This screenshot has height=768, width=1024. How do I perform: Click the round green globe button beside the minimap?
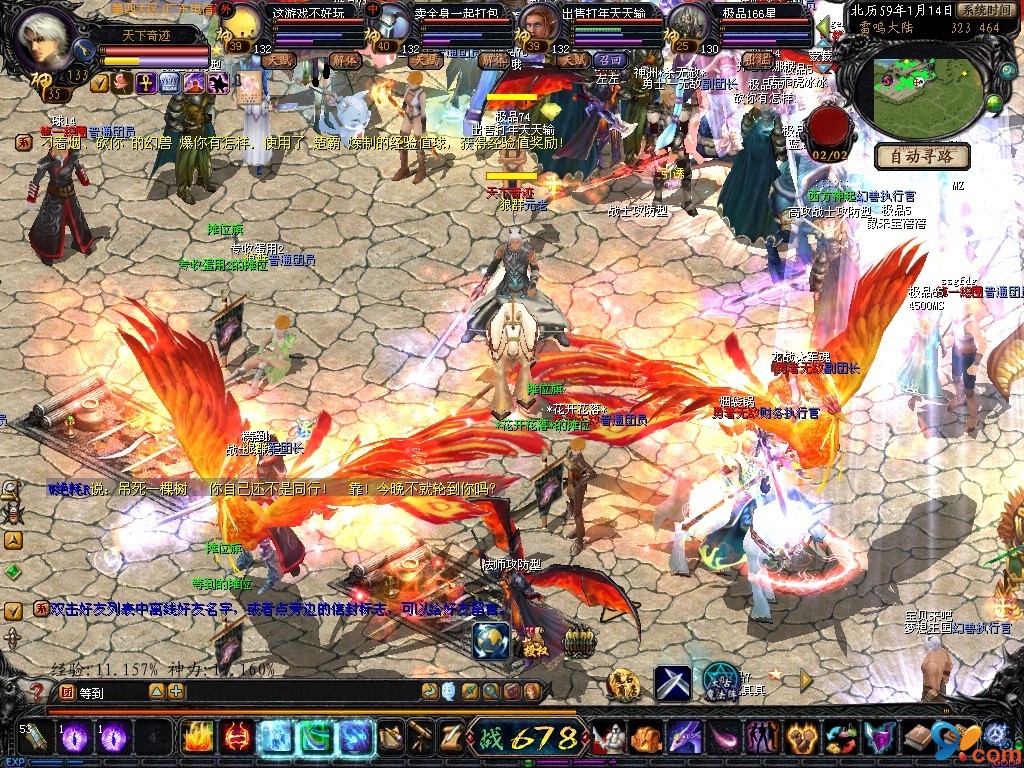coord(994,103)
